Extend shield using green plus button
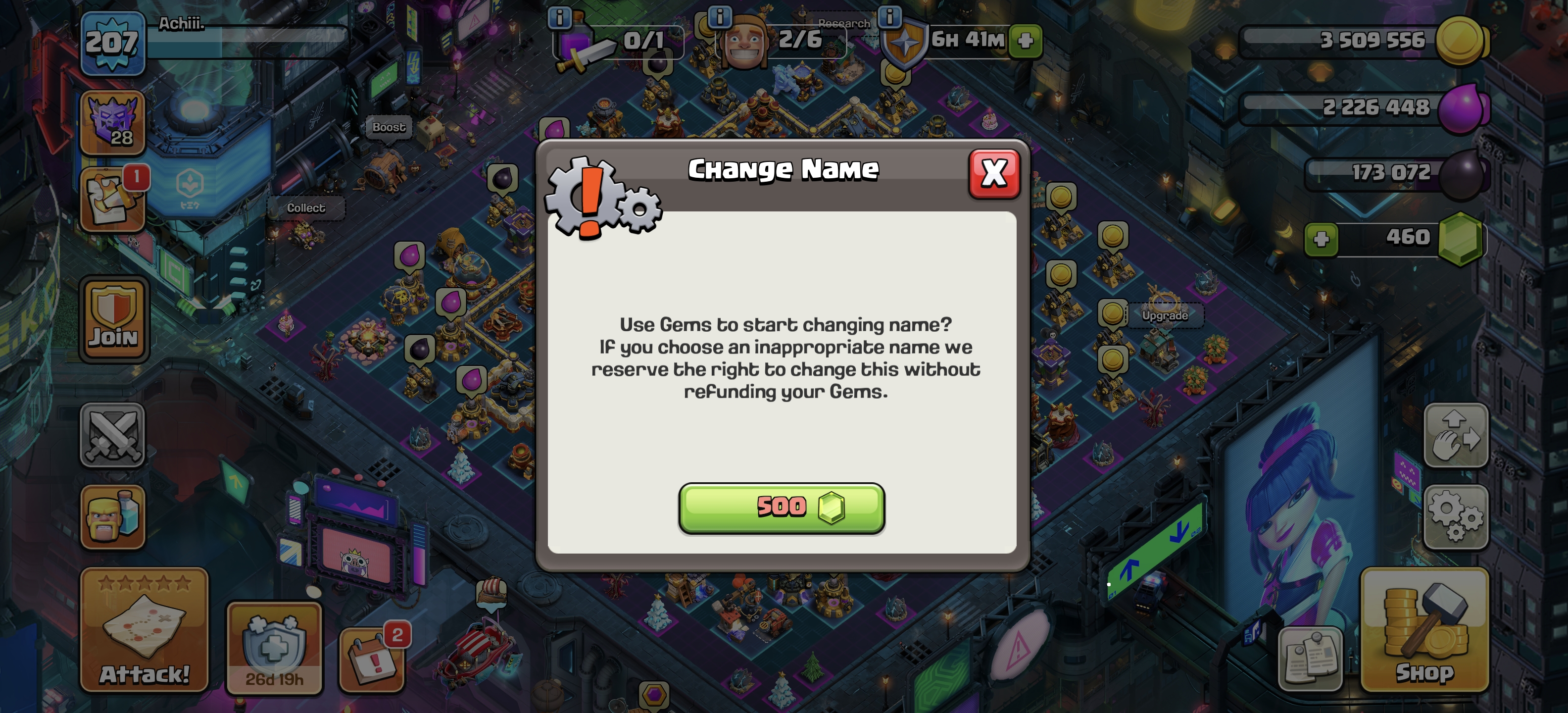 click(1025, 41)
